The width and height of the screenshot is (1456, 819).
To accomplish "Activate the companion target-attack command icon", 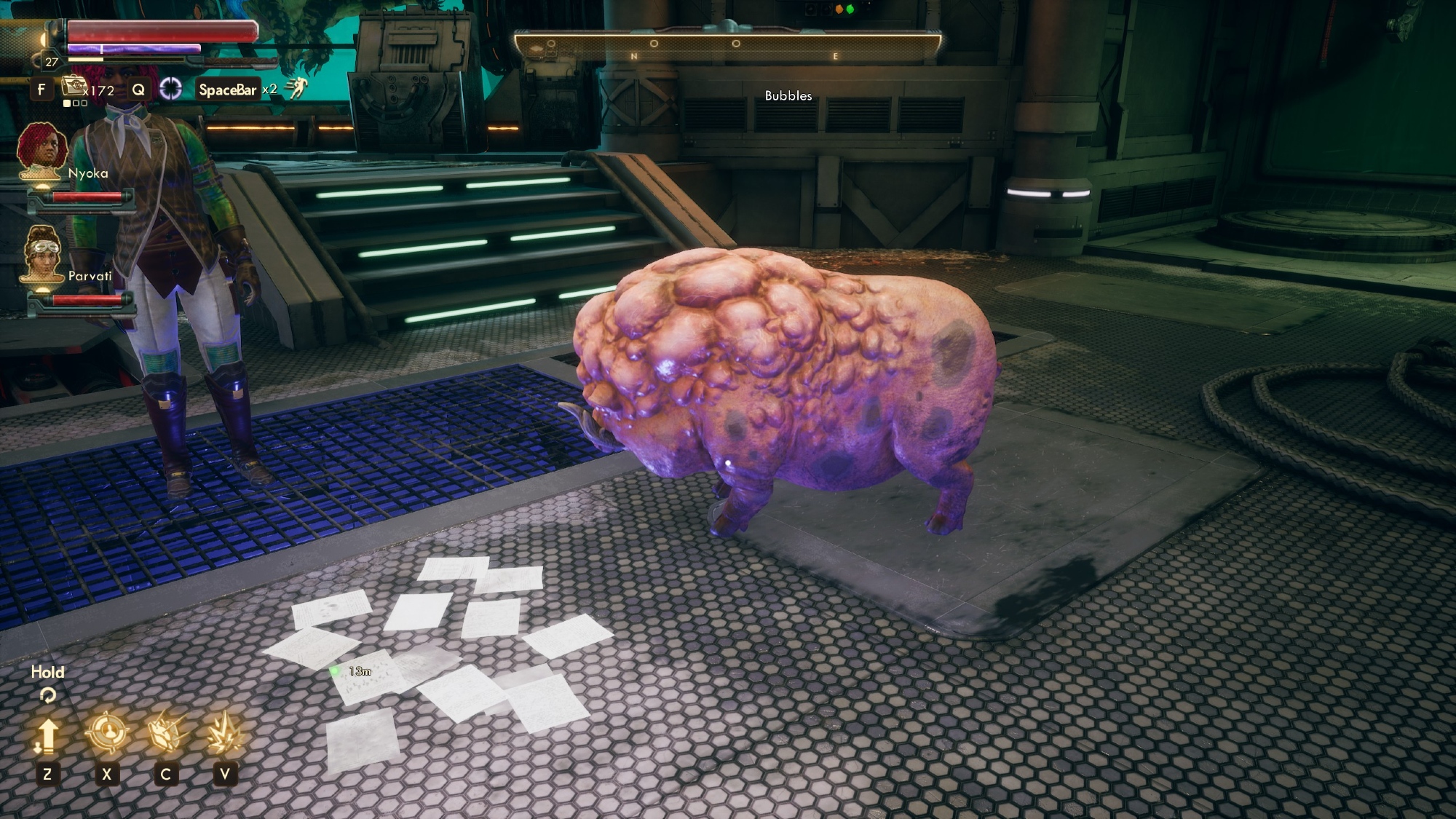I will click(107, 732).
